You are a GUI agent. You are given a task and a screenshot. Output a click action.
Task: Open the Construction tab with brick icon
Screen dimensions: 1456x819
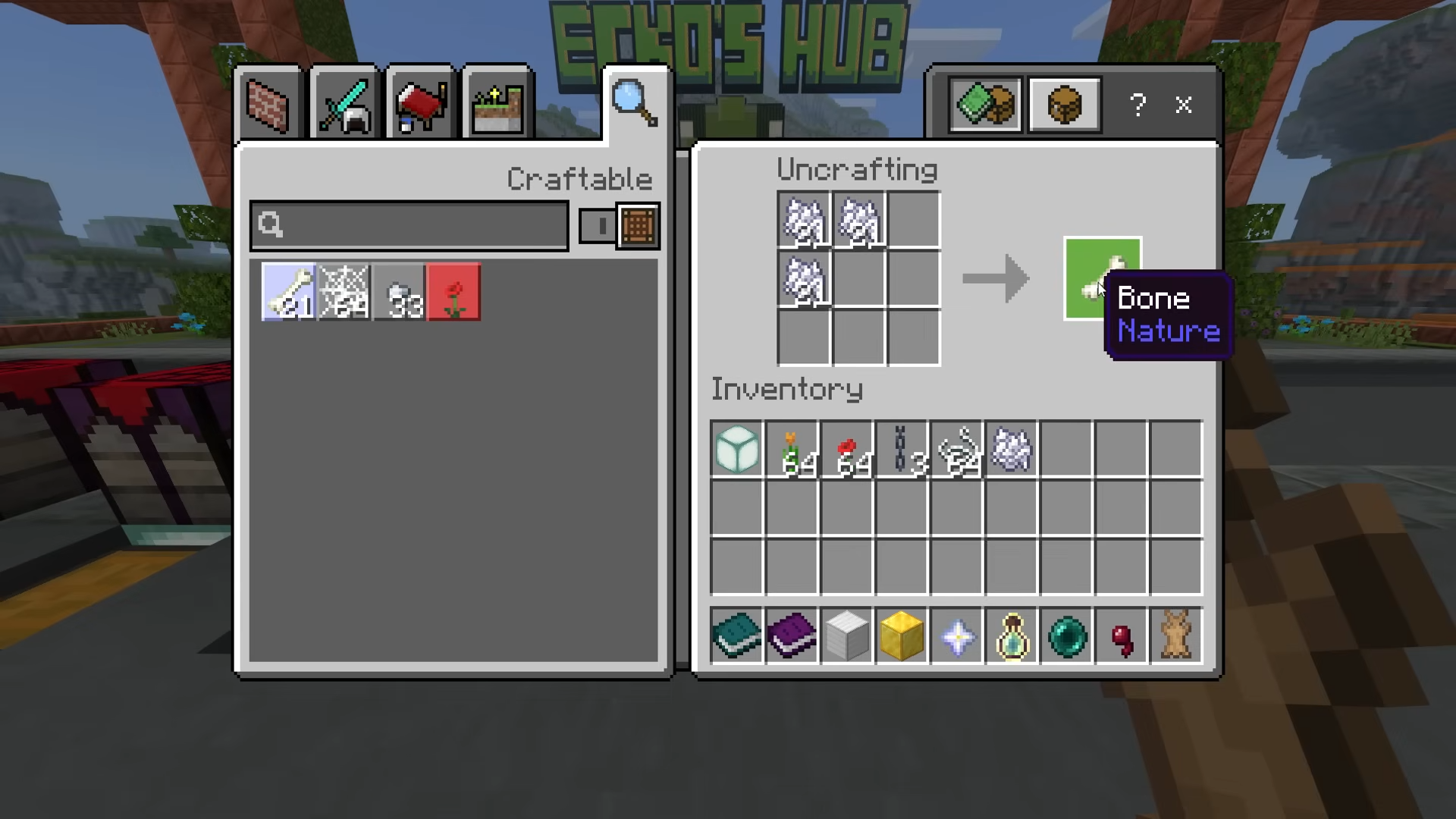[268, 105]
